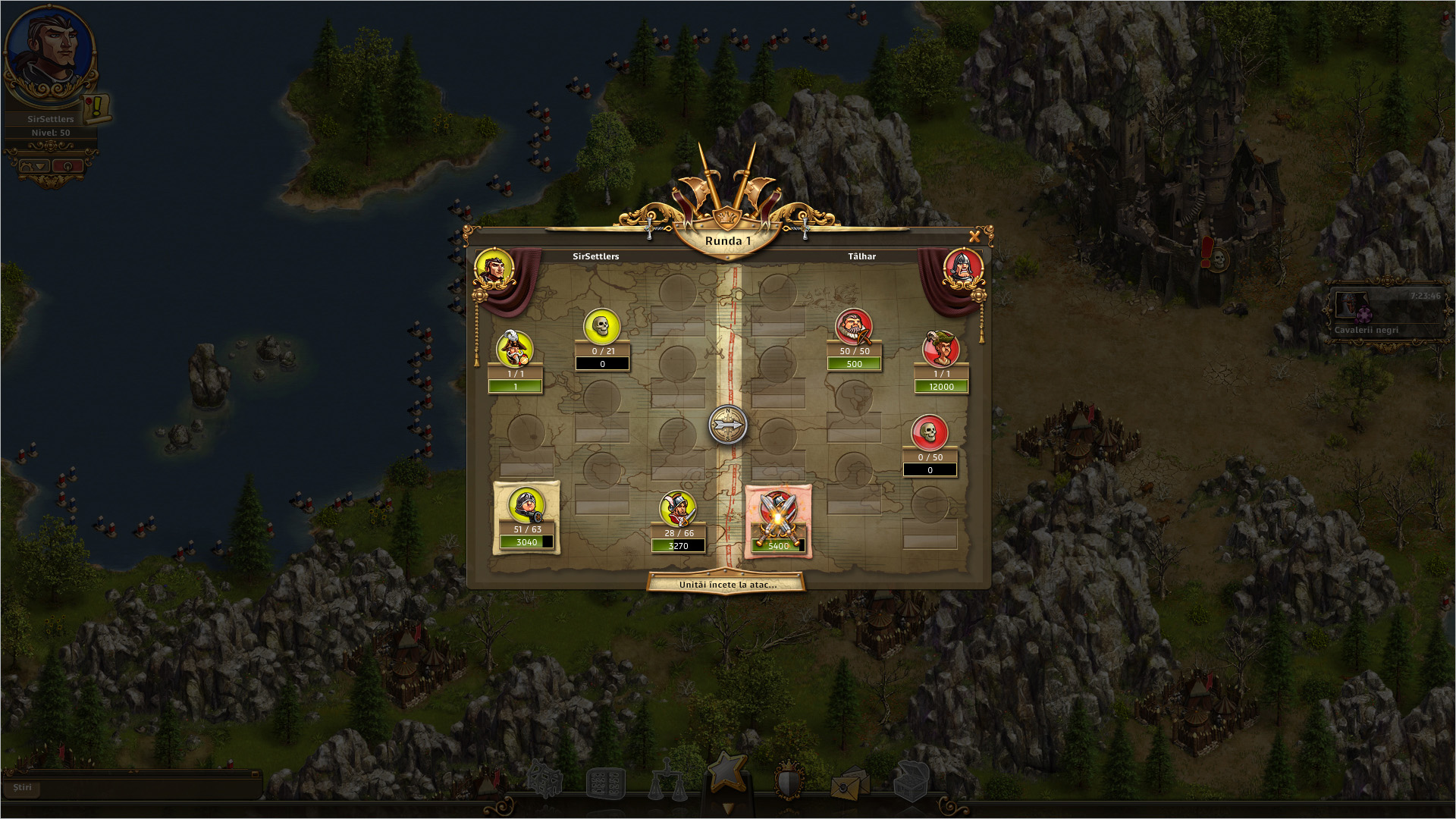Select the cannoneer unit showing 51 / 63
The image size is (1456, 819).
click(x=526, y=506)
